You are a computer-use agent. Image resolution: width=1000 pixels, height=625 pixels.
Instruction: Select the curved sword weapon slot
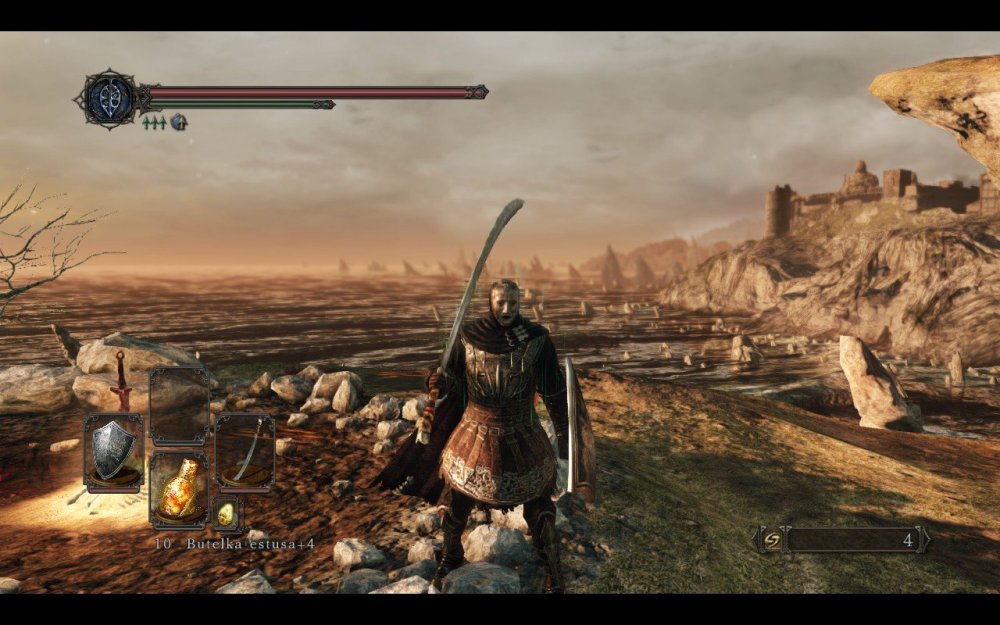pyautogui.click(x=245, y=452)
